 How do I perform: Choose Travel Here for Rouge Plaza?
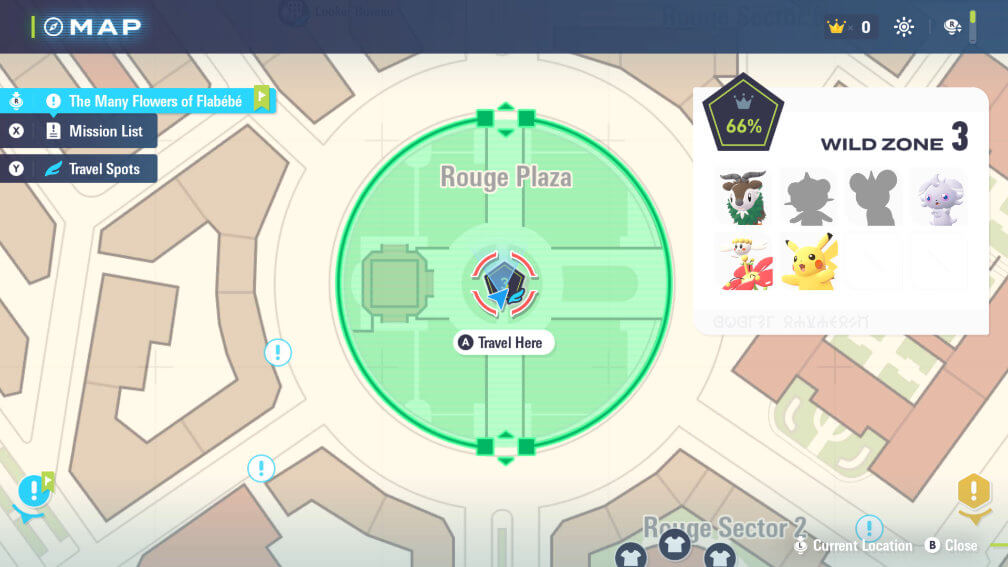(503, 343)
